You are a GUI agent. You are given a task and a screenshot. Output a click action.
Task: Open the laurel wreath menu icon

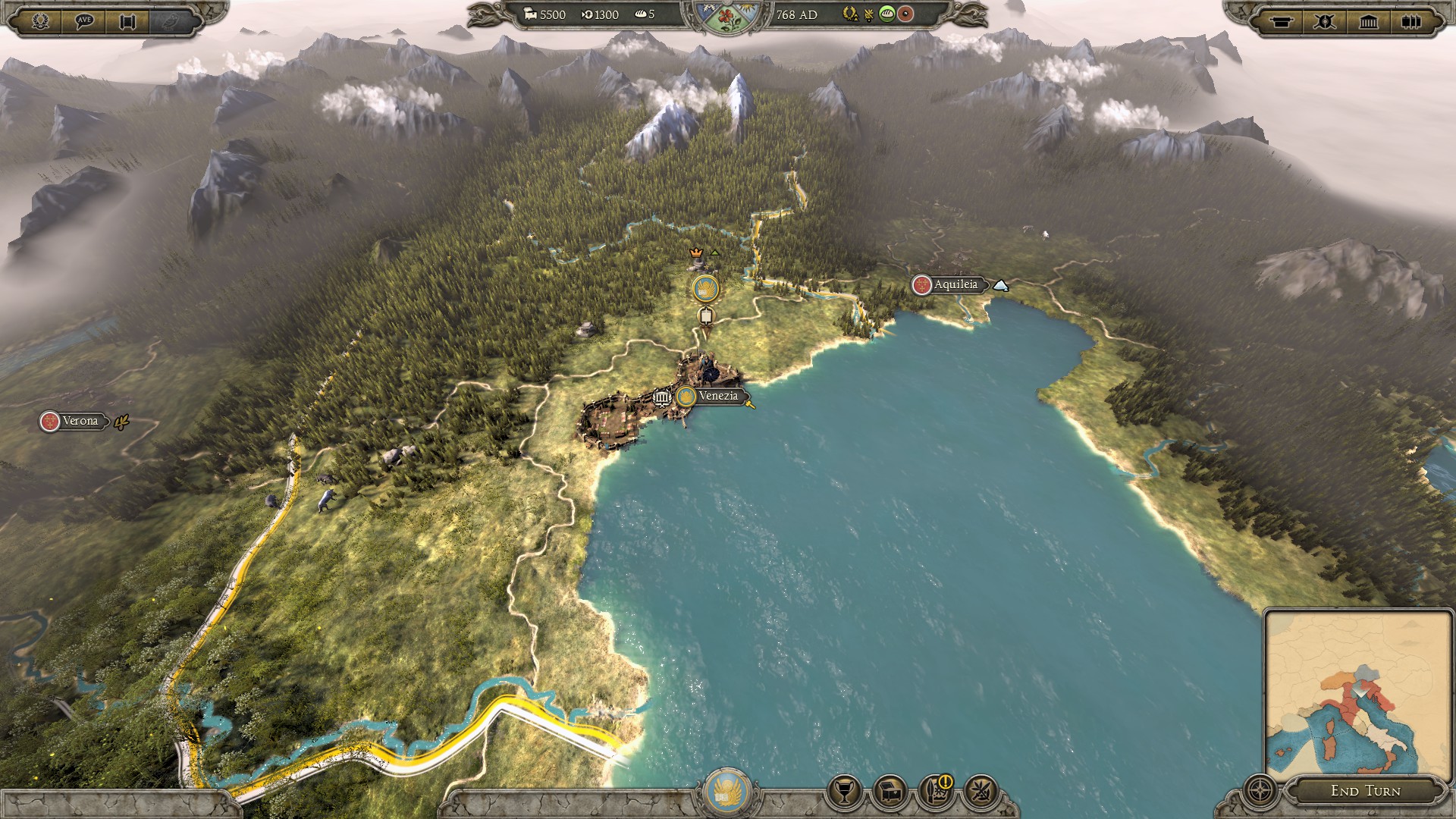40,20
